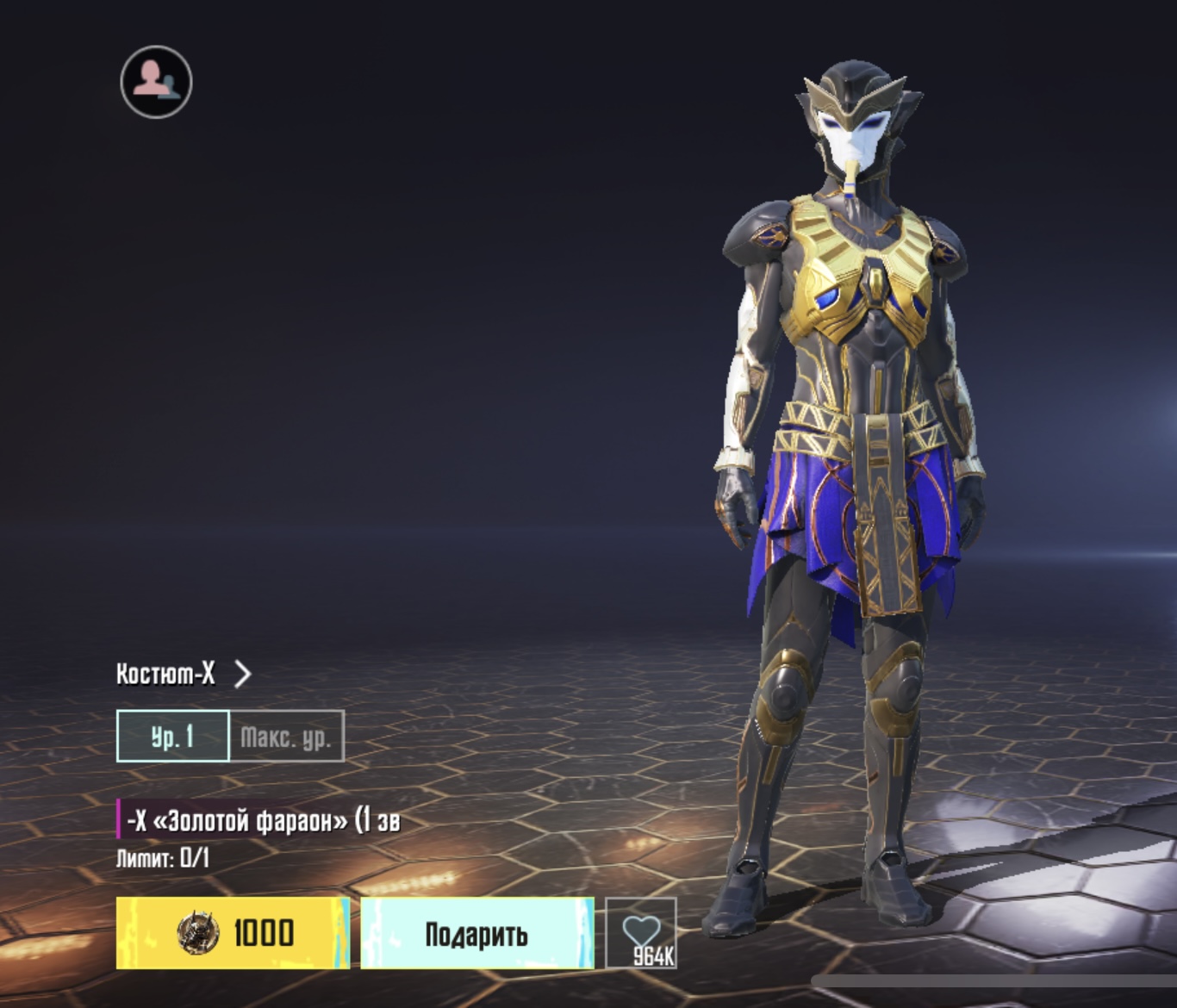Open the Костюм-X details arrow
This screenshot has width=1177, height=1008.
[x=243, y=673]
